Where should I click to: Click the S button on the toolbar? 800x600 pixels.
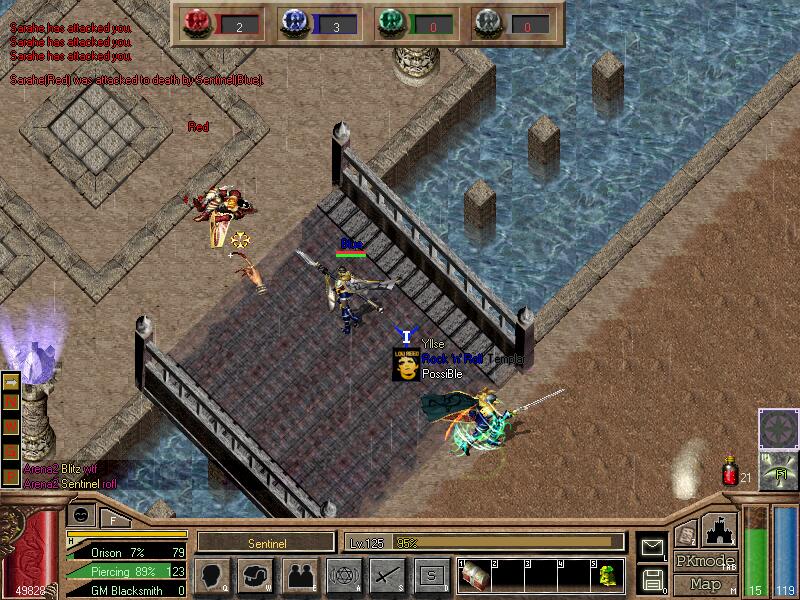pyautogui.click(x=431, y=575)
